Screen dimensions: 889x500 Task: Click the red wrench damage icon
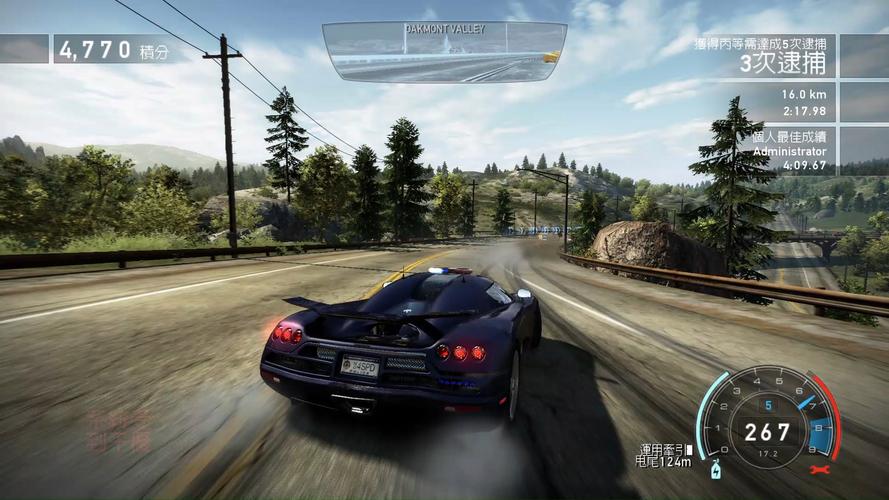point(823,469)
